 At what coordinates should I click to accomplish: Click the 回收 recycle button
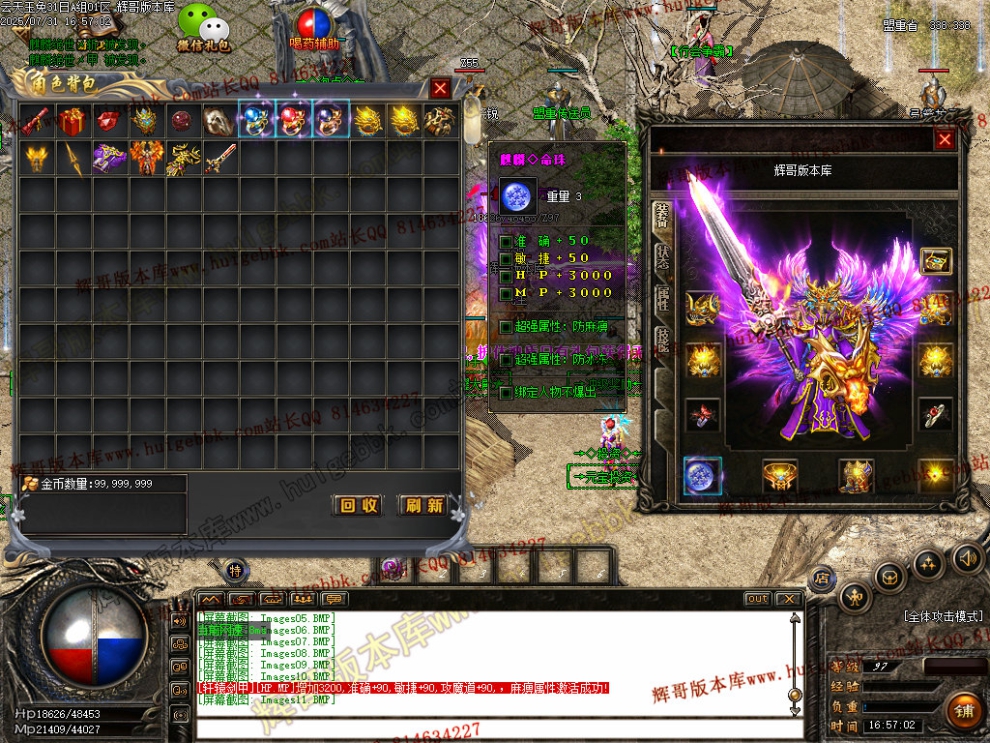coord(358,506)
